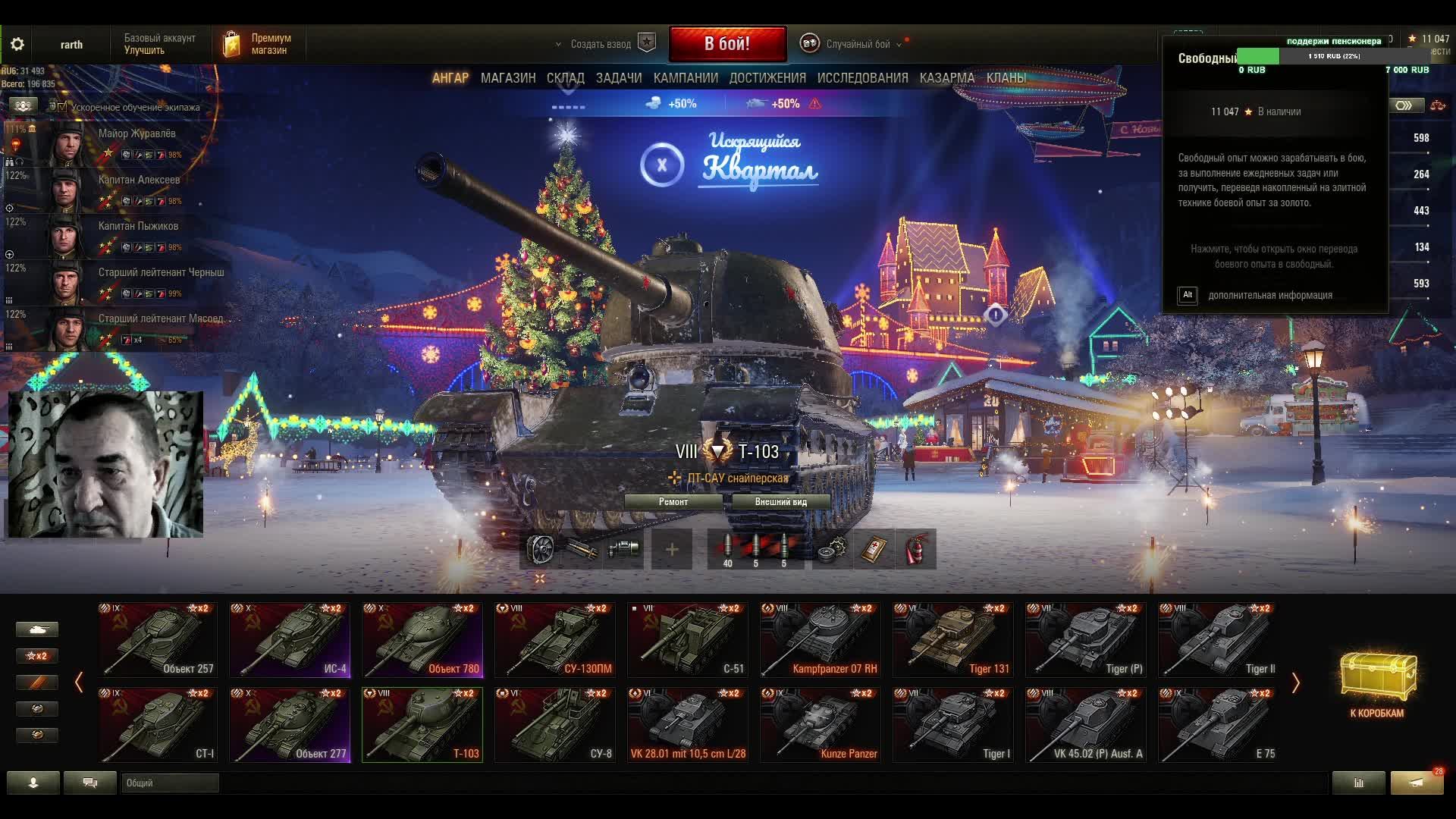Image resolution: width=1456 pixels, height=819 pixels.
Task: Open the fire extinguisher consumable slot
Action: pyautogui.click(x=915, y=549)
